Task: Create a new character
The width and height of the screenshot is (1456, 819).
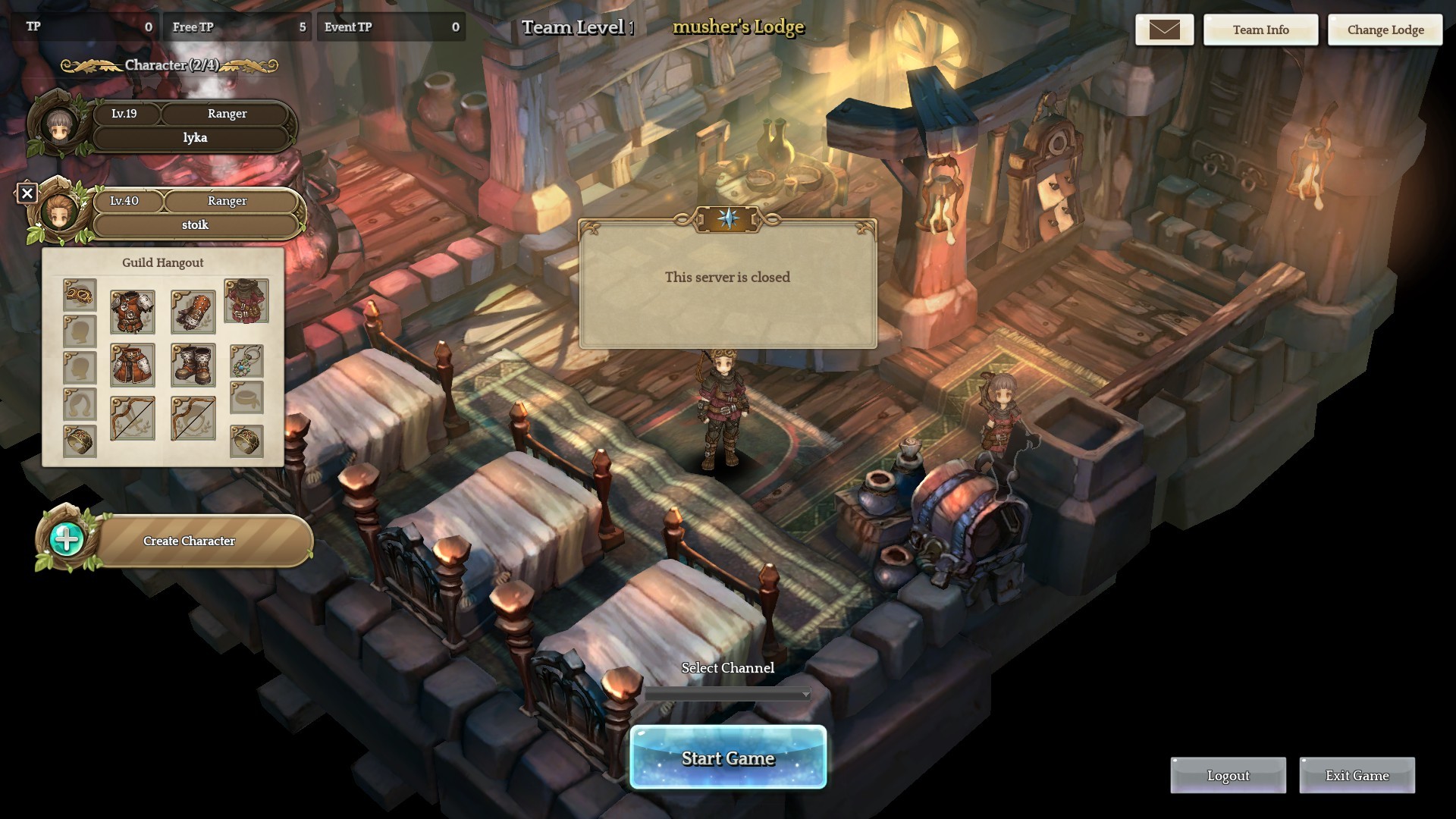Action: [x=189, y=541]
